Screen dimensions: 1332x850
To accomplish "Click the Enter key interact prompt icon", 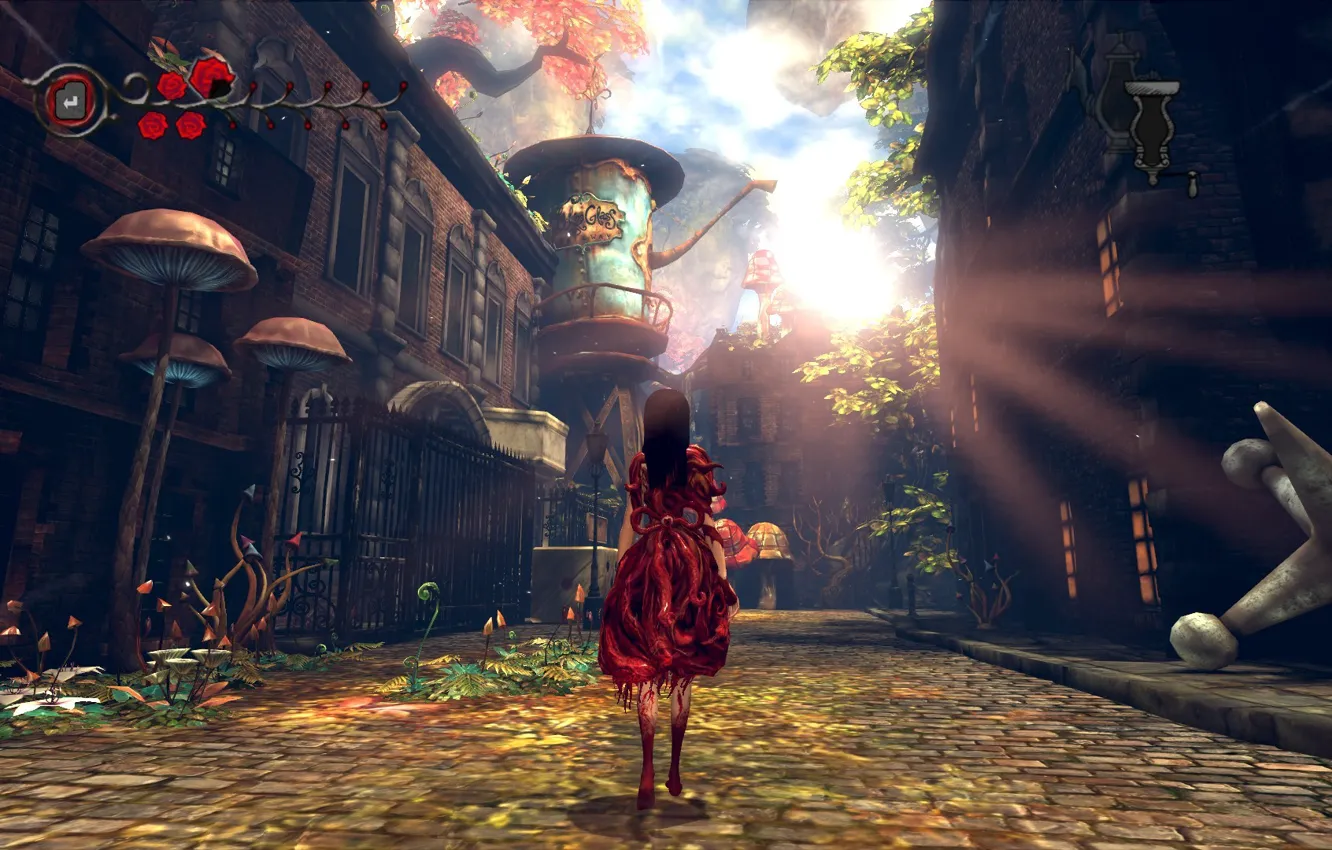I will [x=69, y=100].
